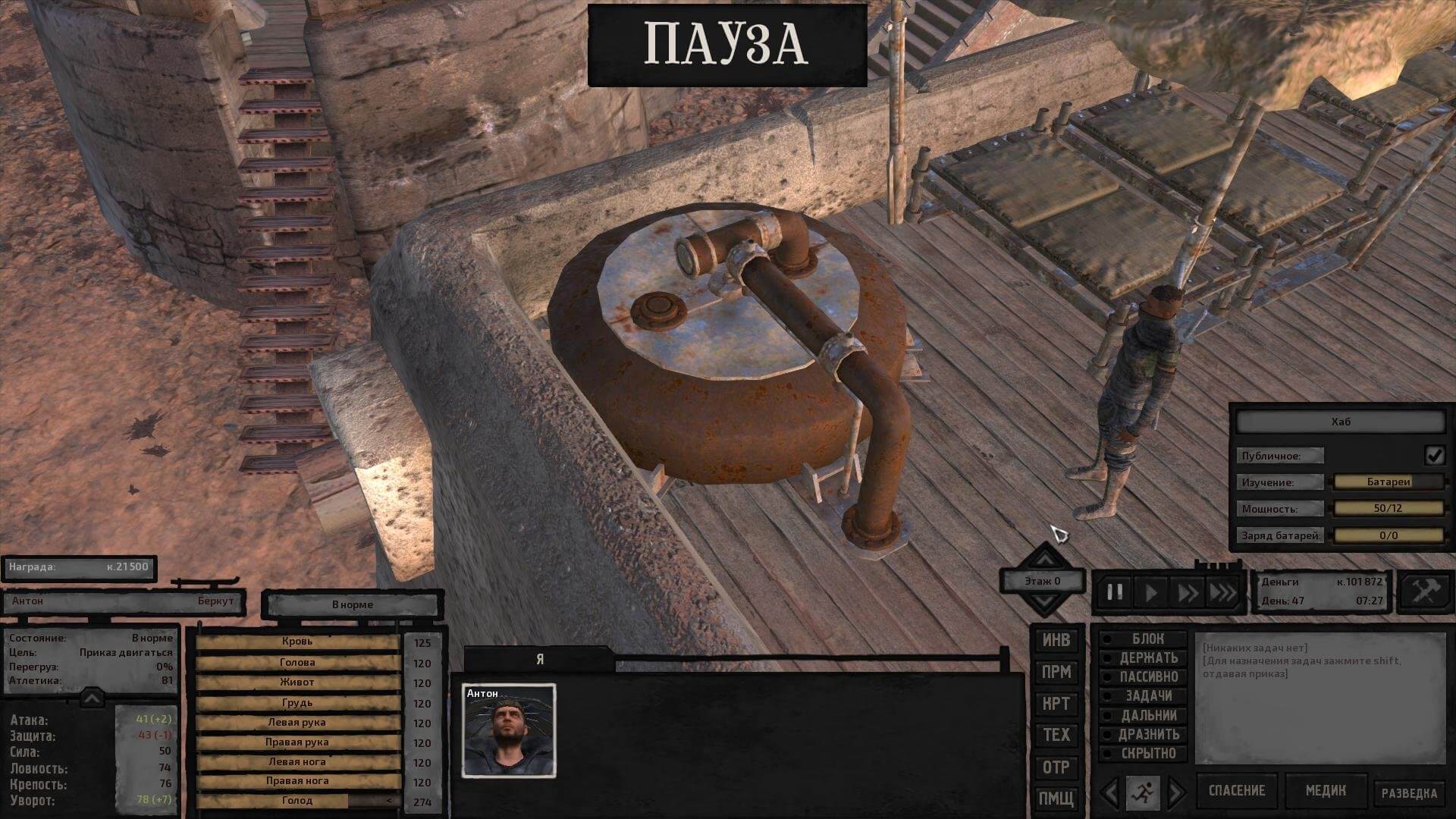Viewport: 1456px width, 819px height.
Task: Click the ПМЩ help button
Action: click(x=1056, y=799)
